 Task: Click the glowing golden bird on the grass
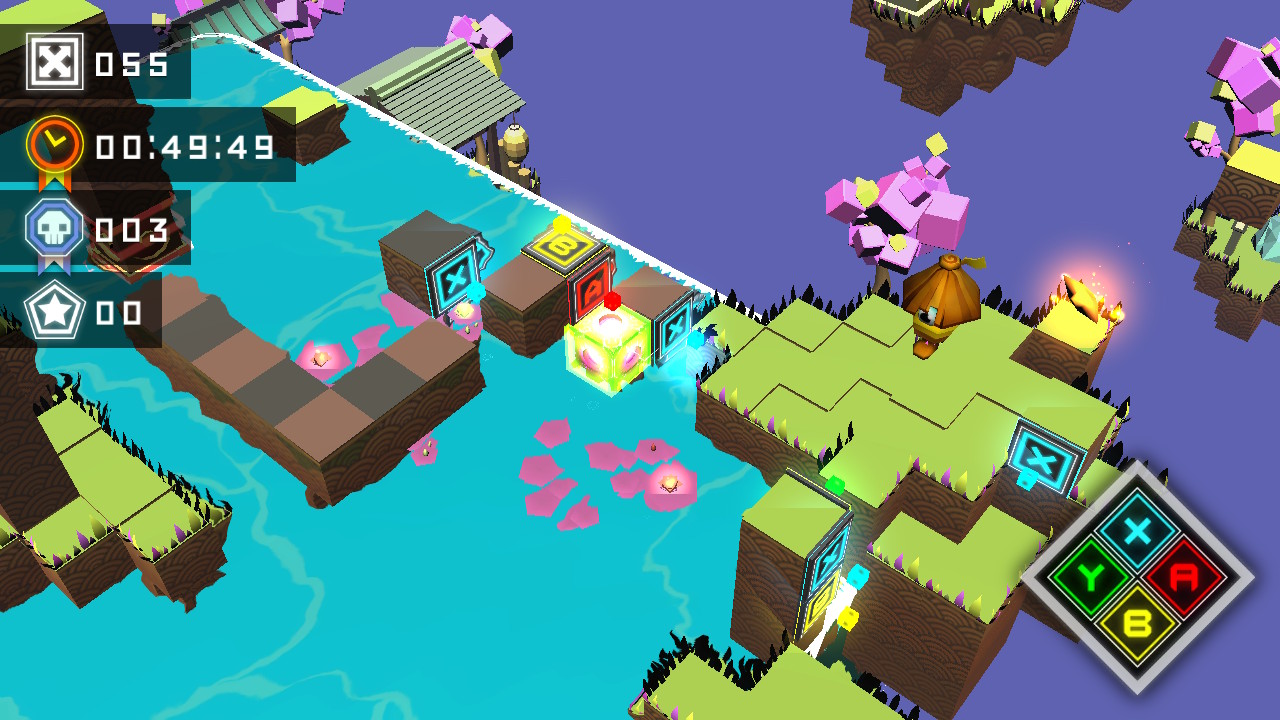[1080, 295]
